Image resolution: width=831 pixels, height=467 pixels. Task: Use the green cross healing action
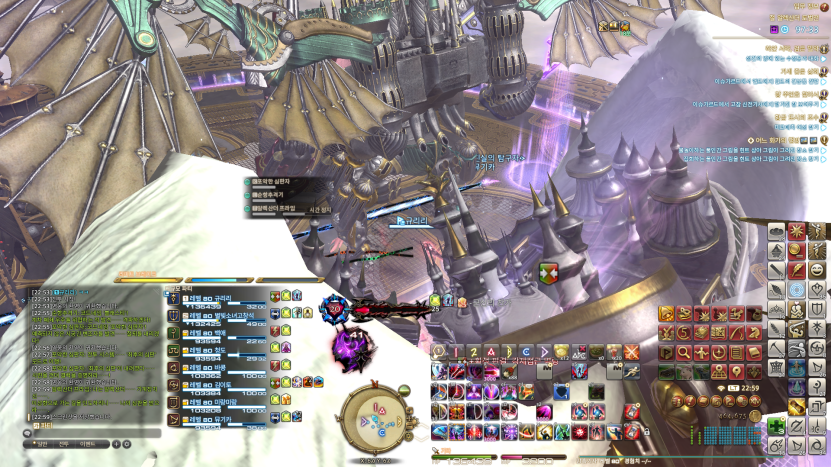pos(776,425)
